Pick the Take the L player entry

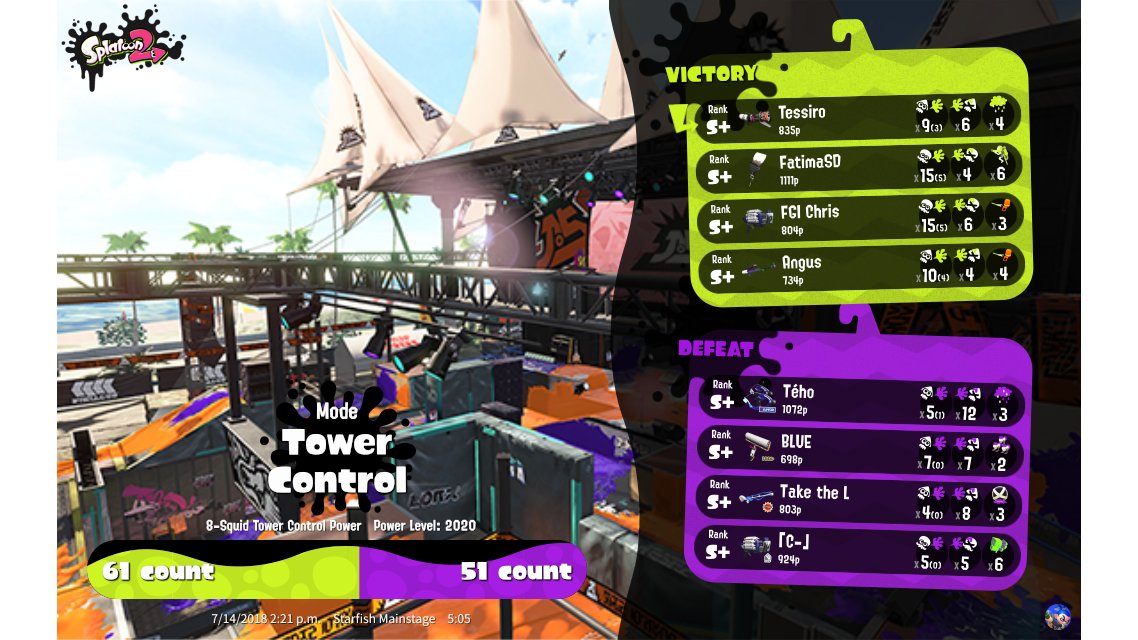tap(860, 498)
